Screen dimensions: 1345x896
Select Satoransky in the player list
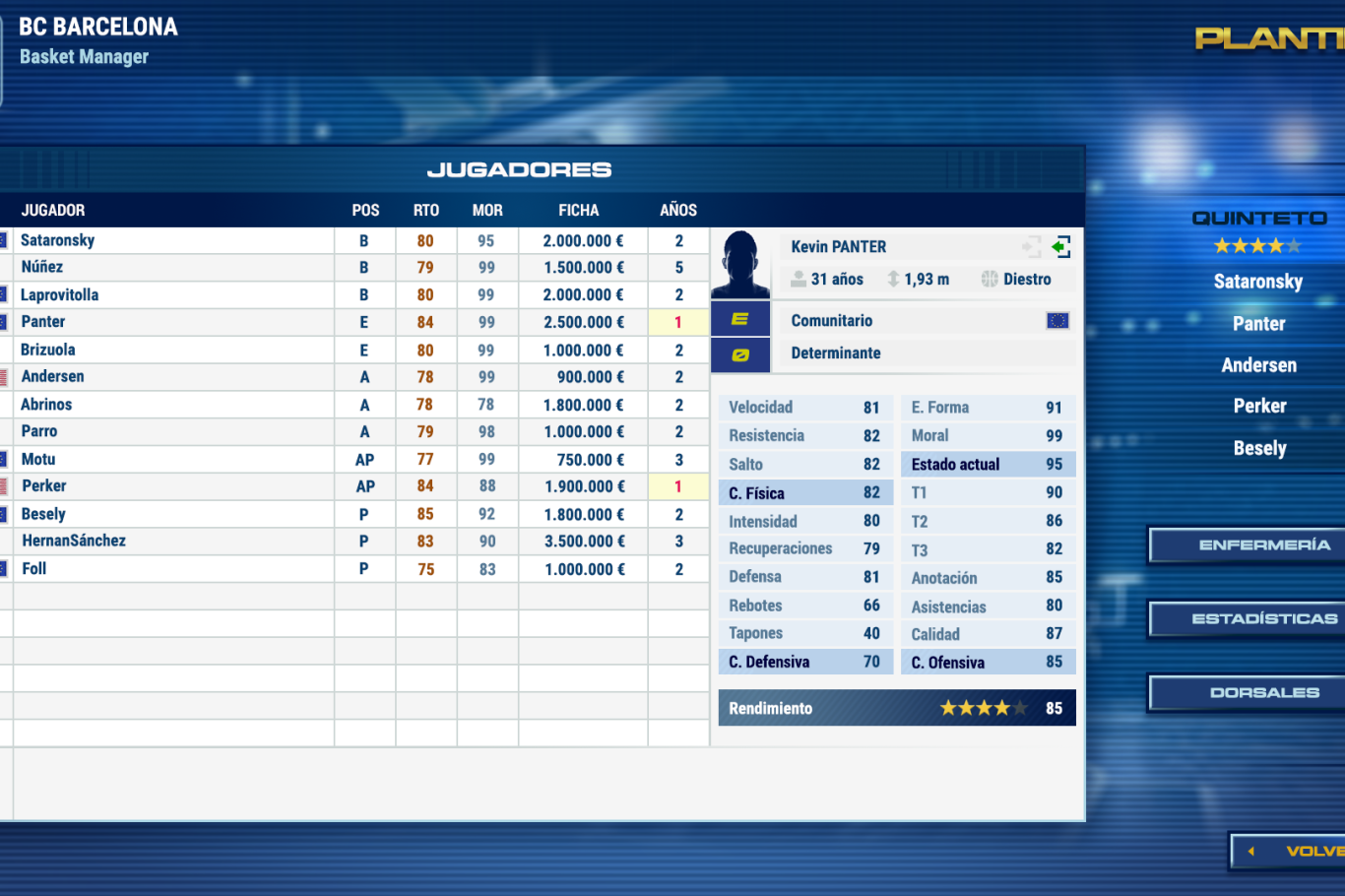tap(58, 240)
